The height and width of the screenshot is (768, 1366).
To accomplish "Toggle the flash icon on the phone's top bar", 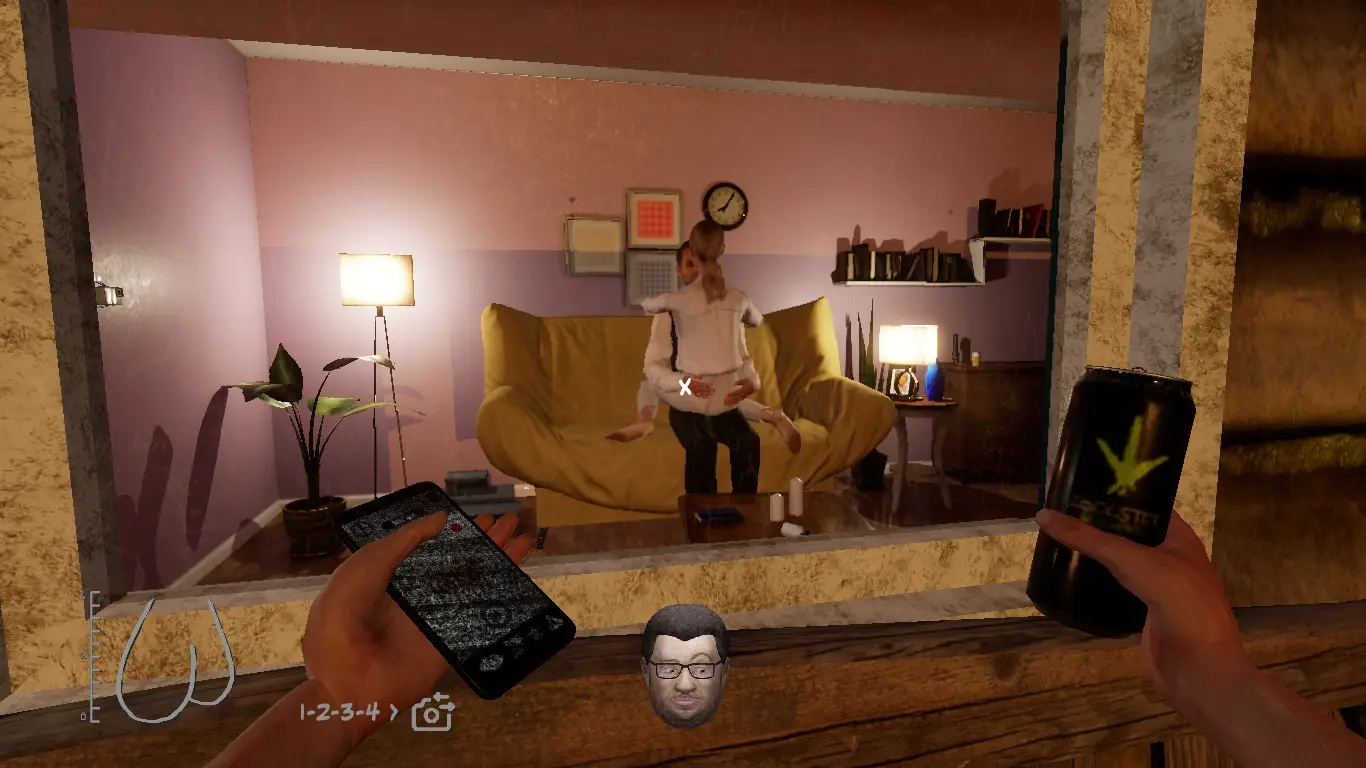I will point(390,522).
